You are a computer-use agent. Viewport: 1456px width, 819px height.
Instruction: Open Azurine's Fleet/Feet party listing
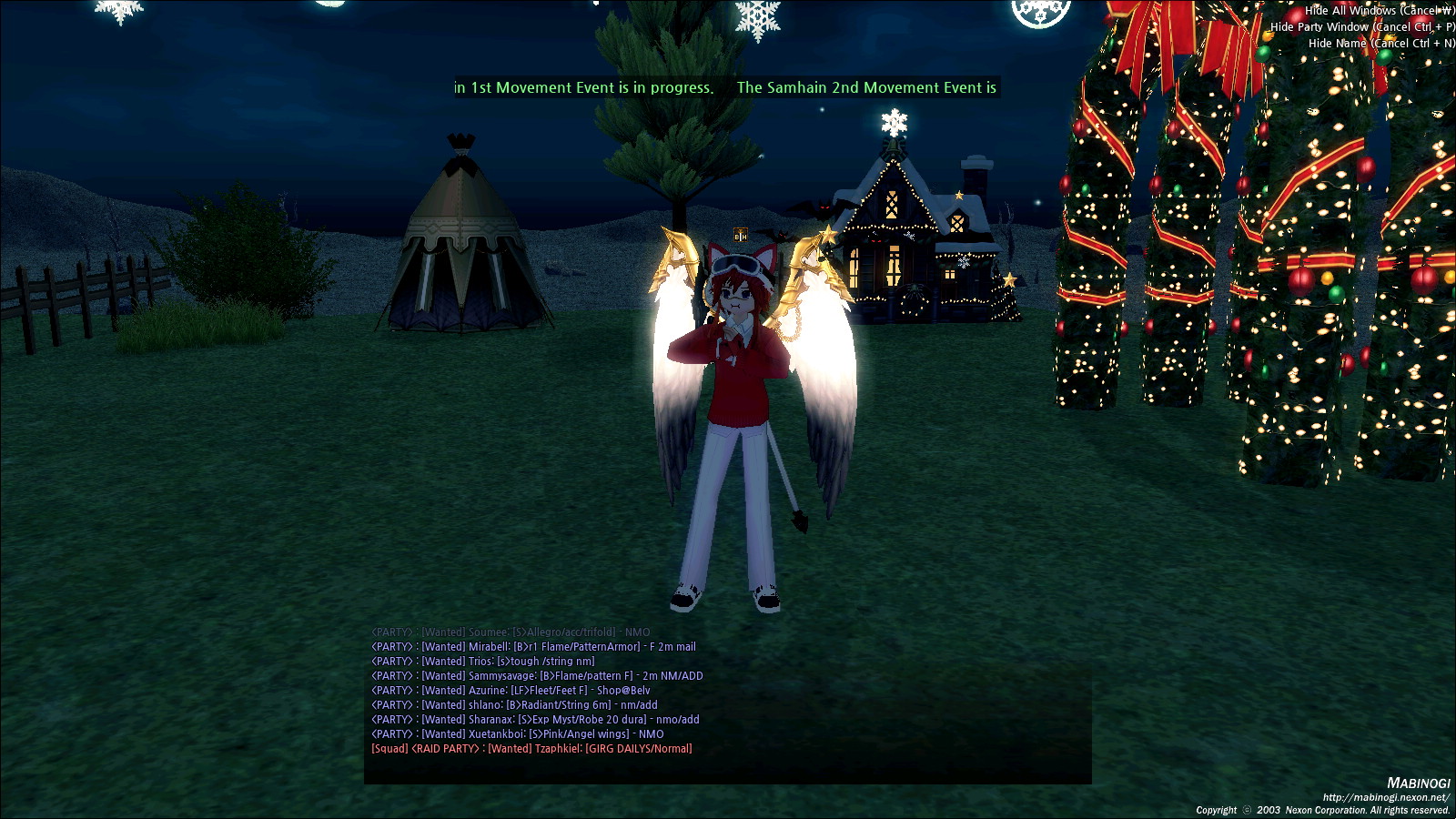click(x=511, y=691)
